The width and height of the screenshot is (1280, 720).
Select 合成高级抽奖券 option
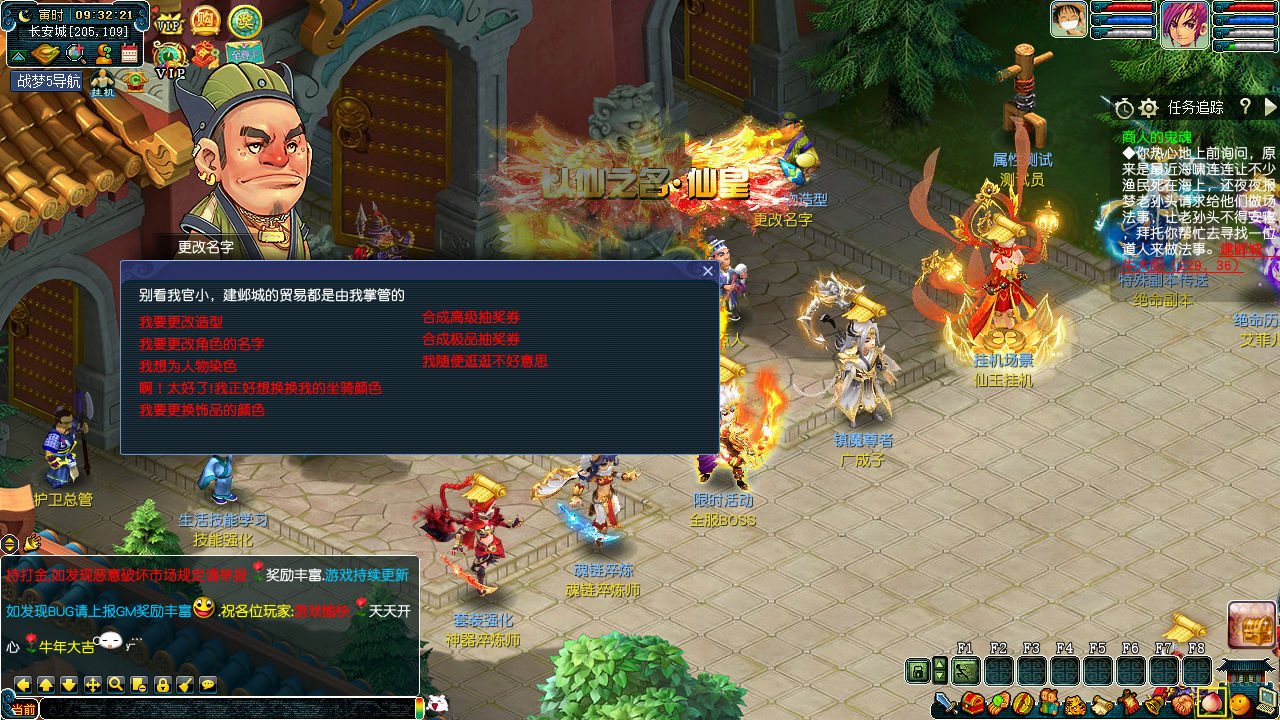pos(471,317)
